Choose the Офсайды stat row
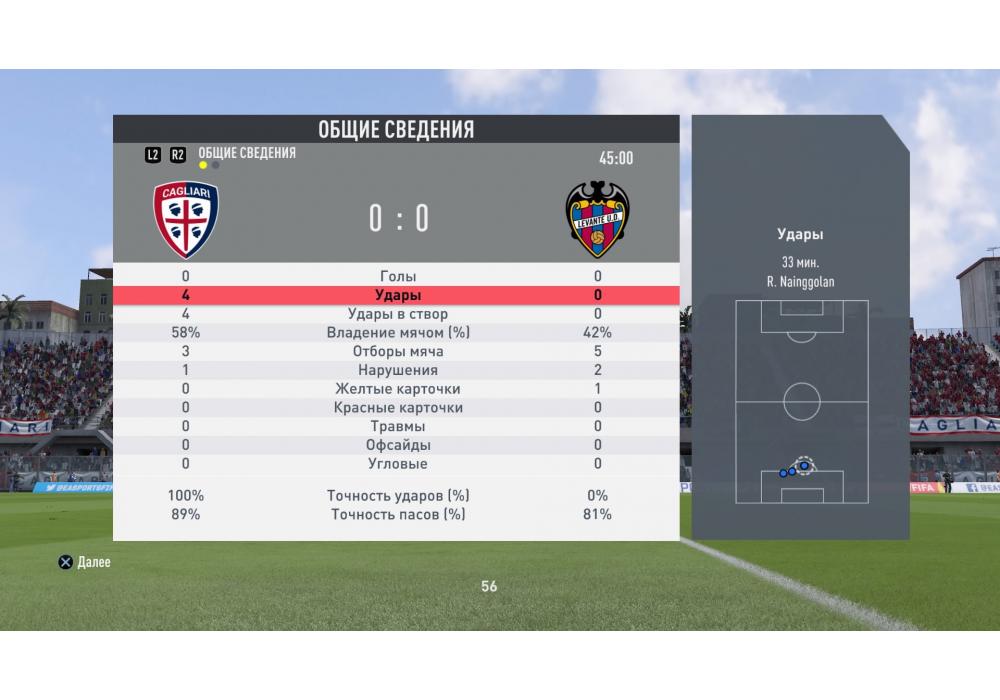Viewport: 1000px width, 700px height. (398, 445)
